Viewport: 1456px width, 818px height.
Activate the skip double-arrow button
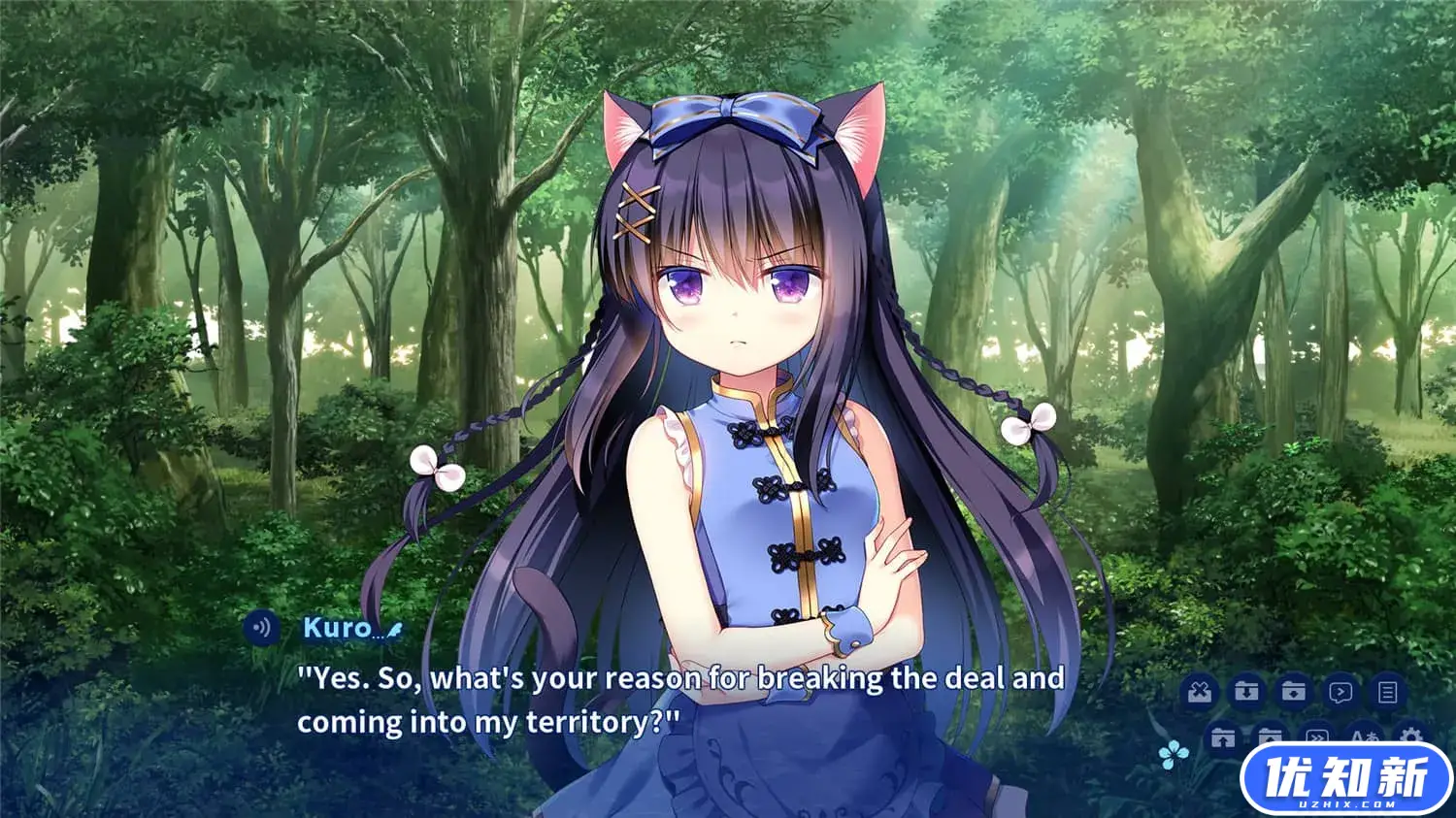click(x=1317, y=737)
